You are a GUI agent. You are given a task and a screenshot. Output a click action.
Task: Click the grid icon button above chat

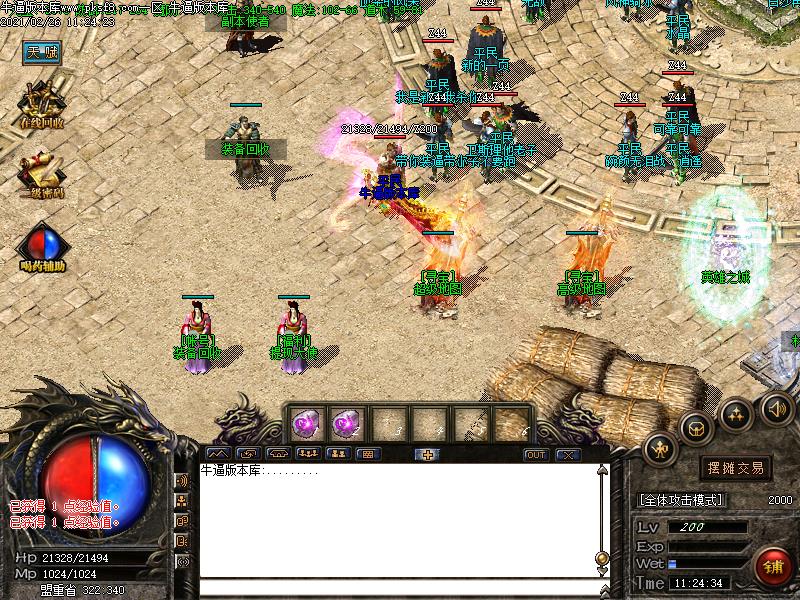tap(367, 454)
